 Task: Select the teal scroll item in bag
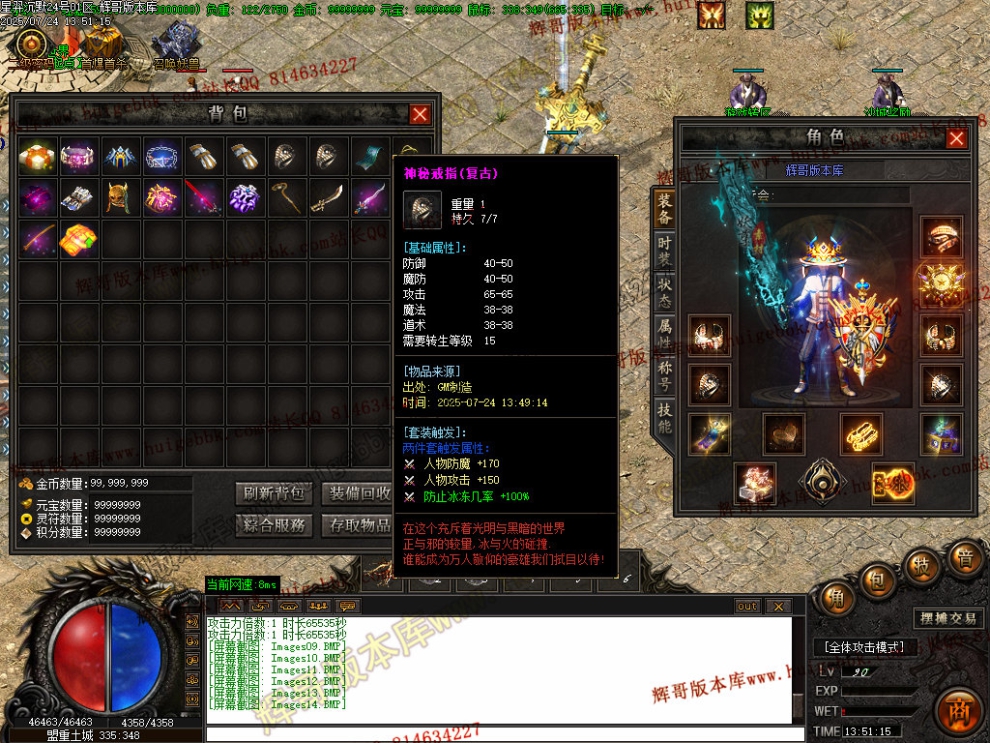click(371, 156)
